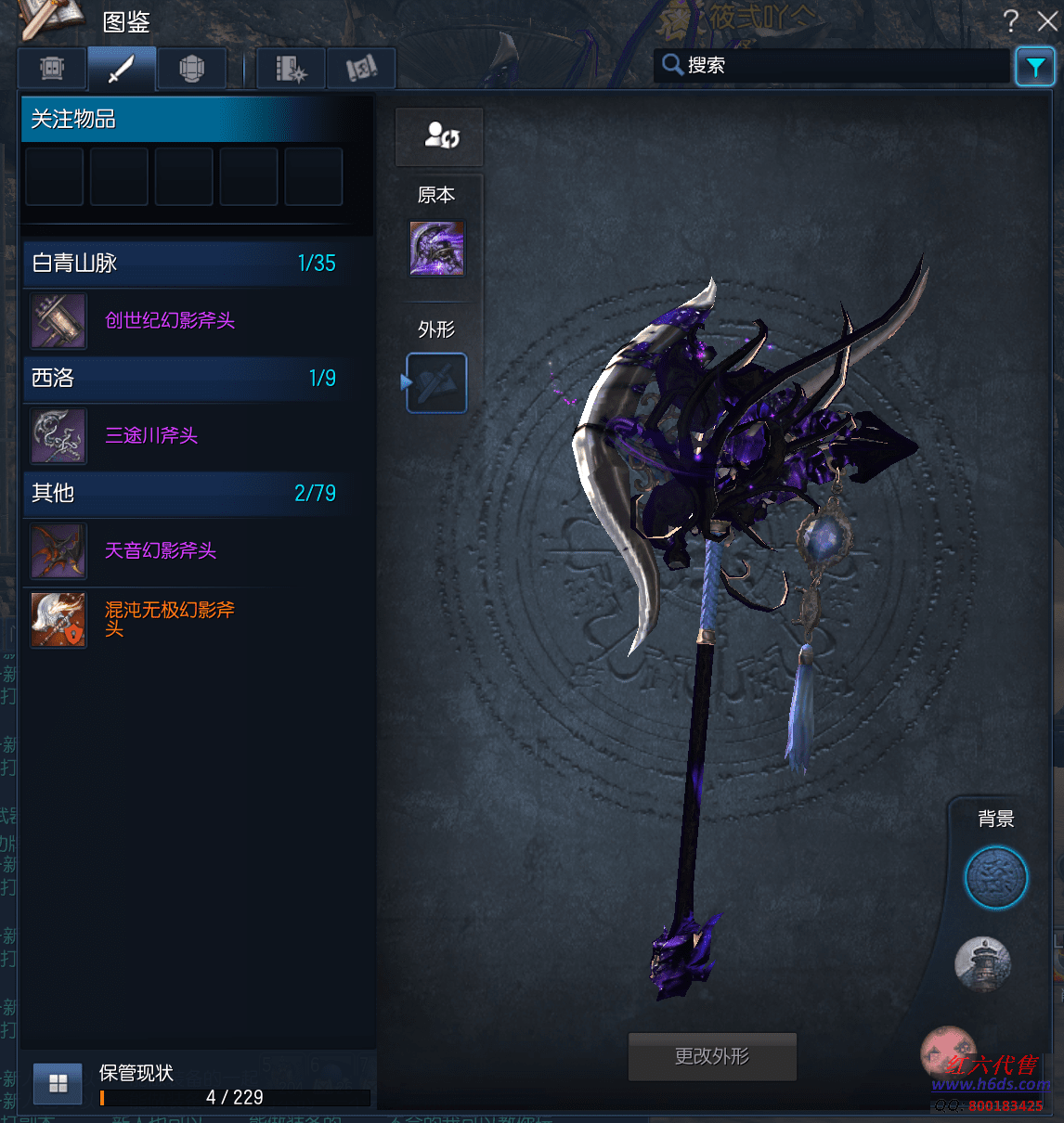Choose the 天音幻影斧头 entry

pyautogui.click(x=160, y=550)
